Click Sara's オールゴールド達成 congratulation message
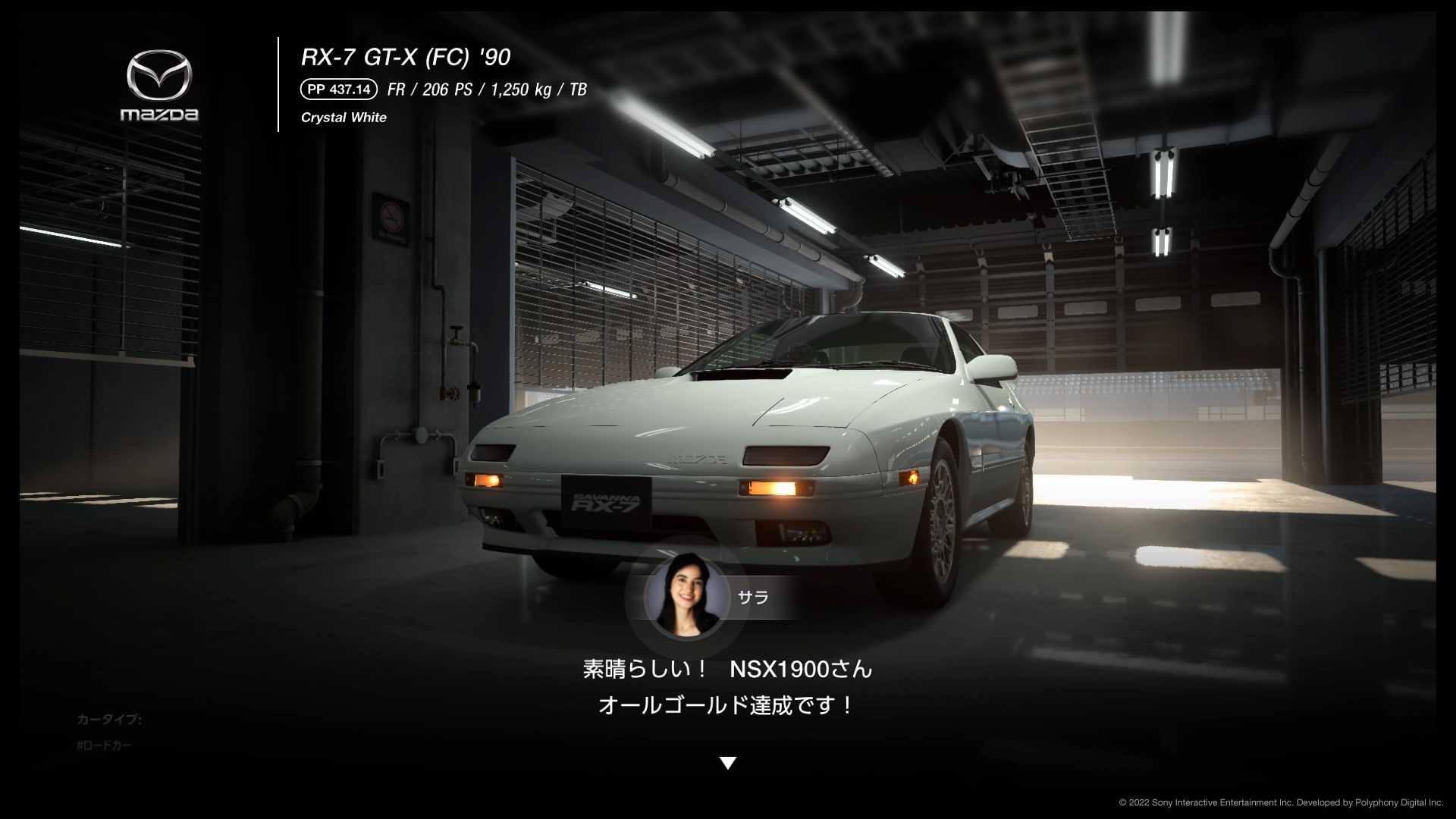This screenshot has height=819, width=1456. point(723,704)
